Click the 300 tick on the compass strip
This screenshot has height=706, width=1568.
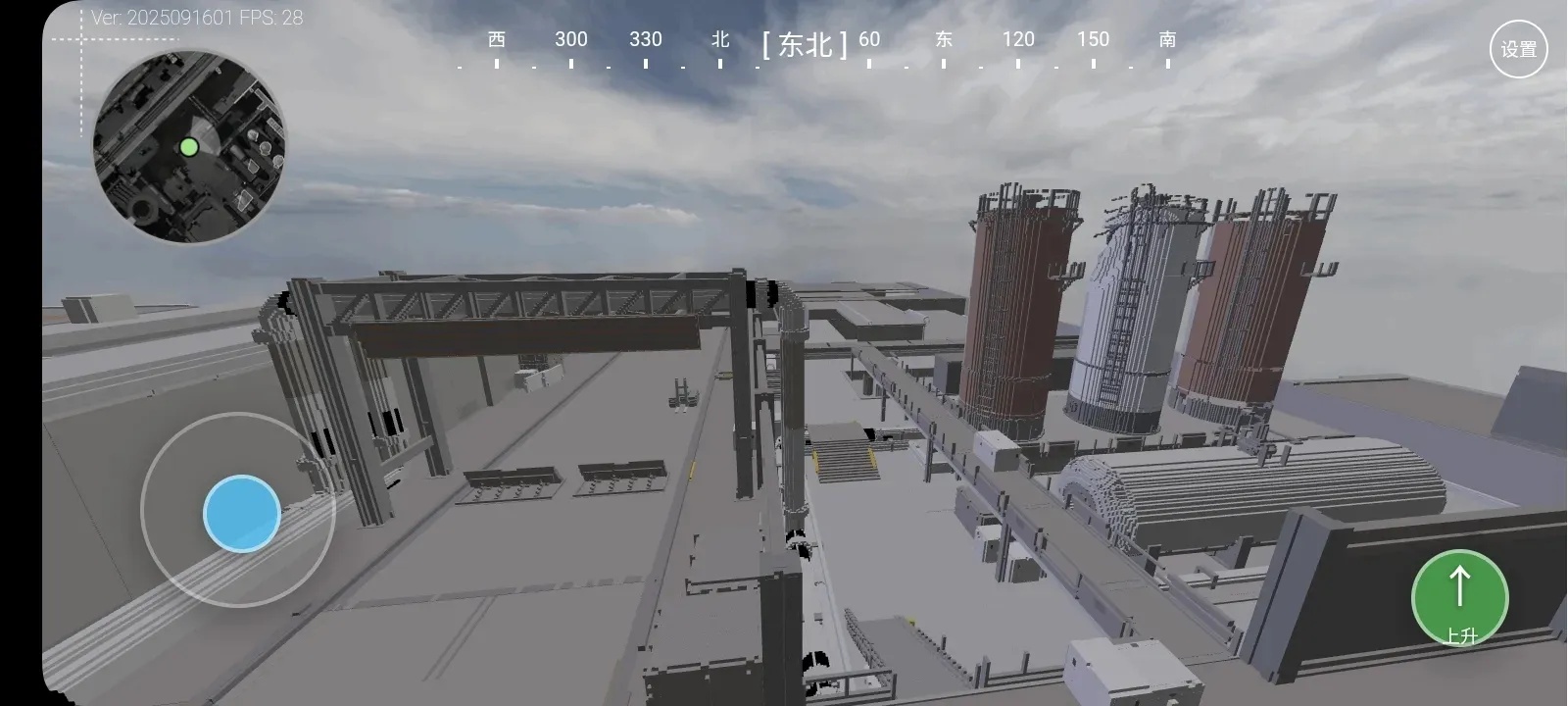pos(570,39)
